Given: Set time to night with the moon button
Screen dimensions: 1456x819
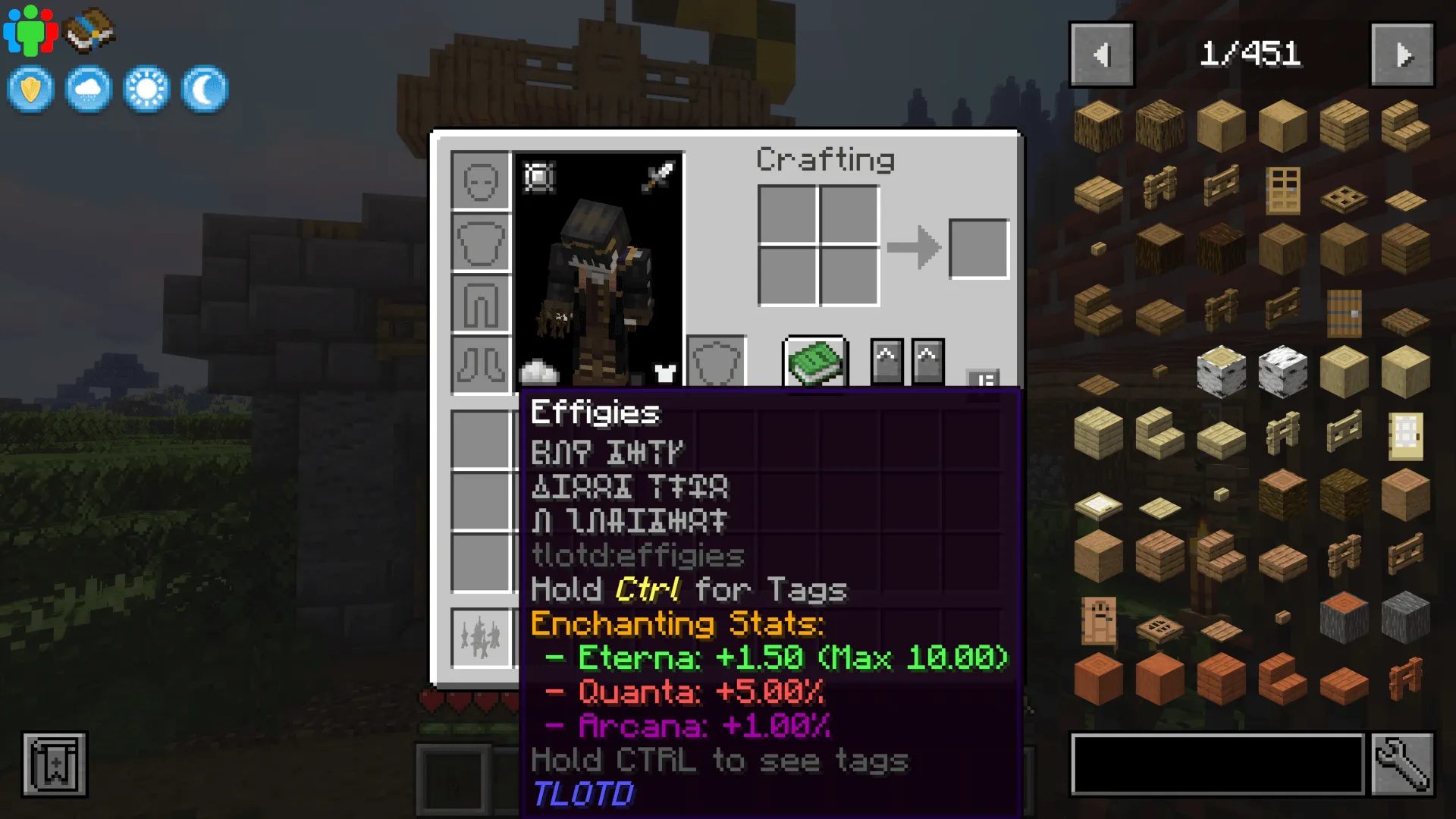Looking at the screenshot, I should (x=202, y=88).
